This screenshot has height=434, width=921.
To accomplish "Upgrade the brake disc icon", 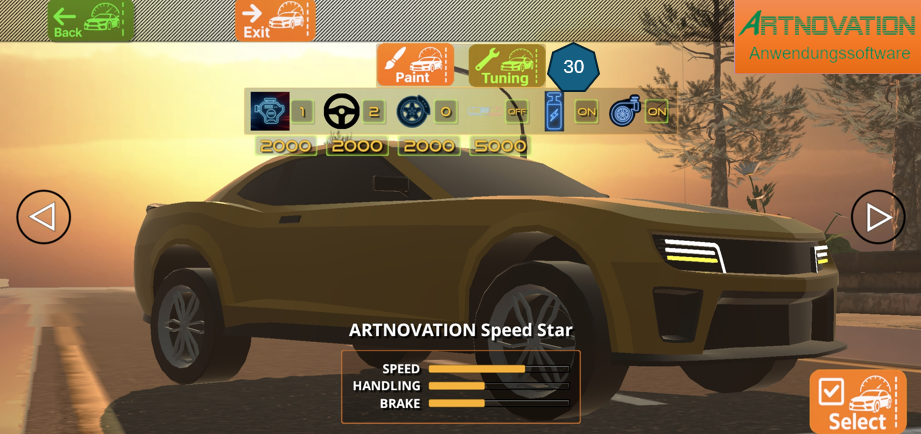I will click(413, 111).
